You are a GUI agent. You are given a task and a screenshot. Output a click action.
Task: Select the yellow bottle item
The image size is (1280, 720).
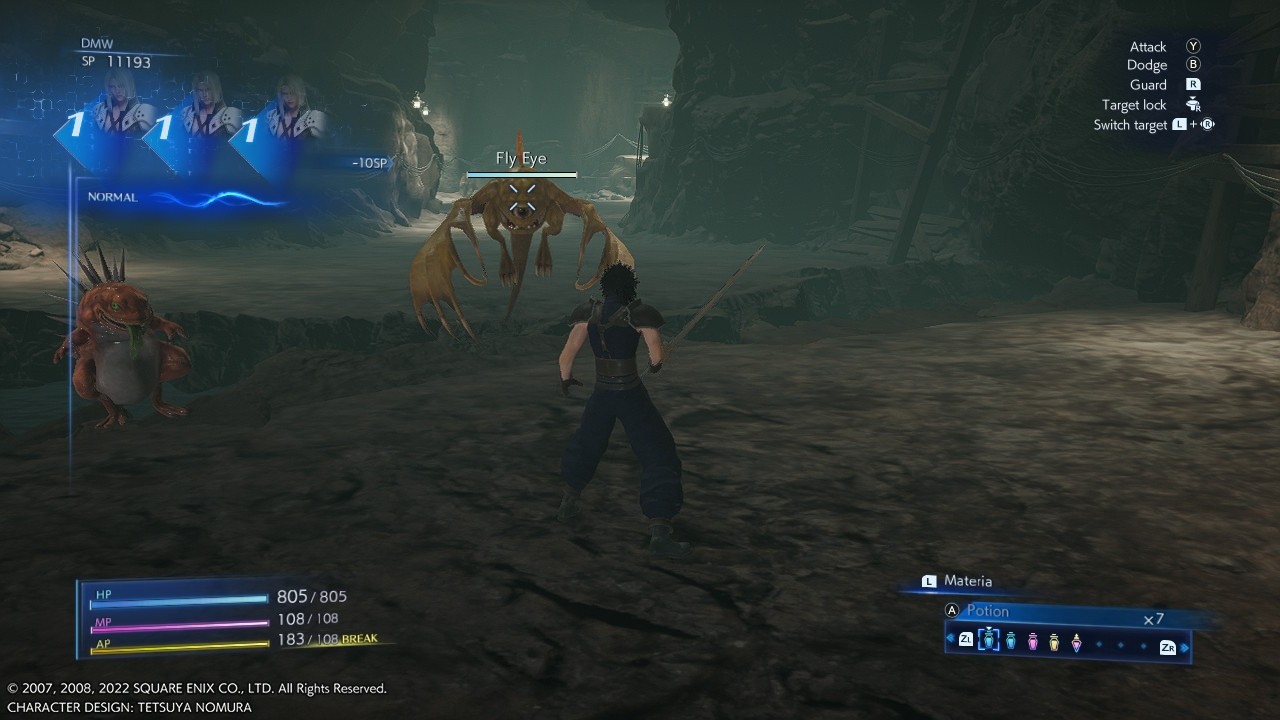pos(1054,641)
